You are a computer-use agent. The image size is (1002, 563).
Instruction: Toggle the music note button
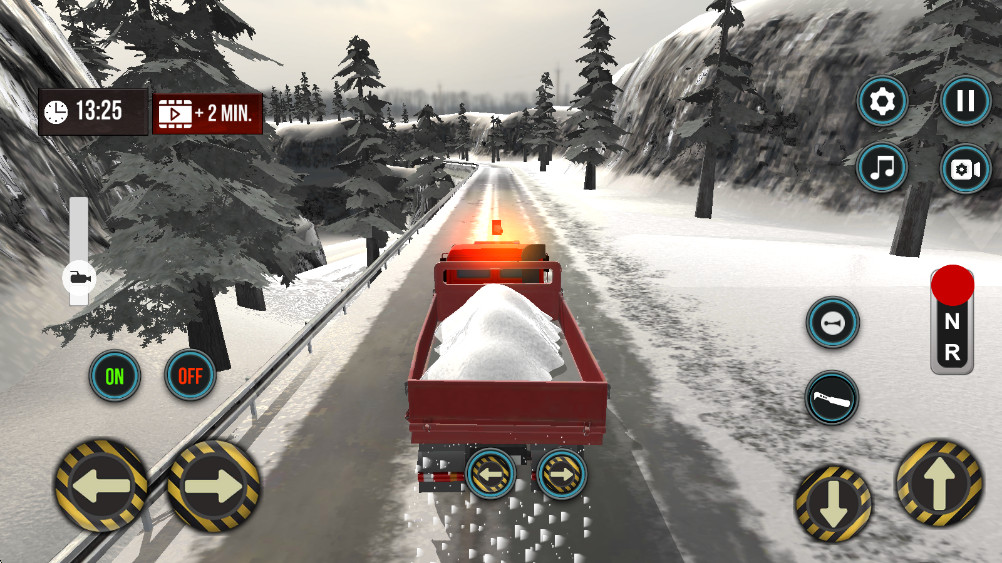coord(882,168)
